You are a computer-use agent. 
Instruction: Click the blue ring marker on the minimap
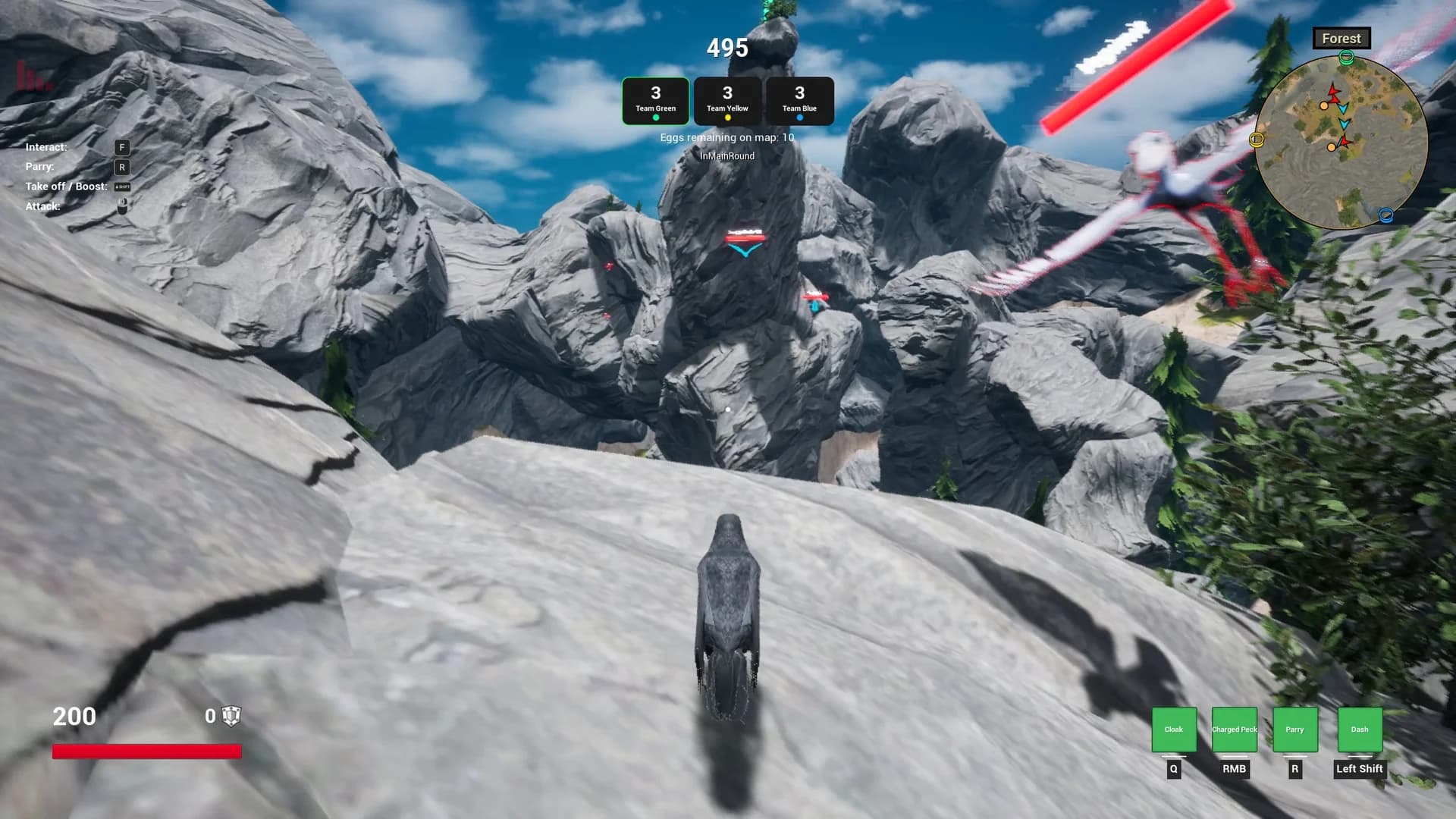1386,215
